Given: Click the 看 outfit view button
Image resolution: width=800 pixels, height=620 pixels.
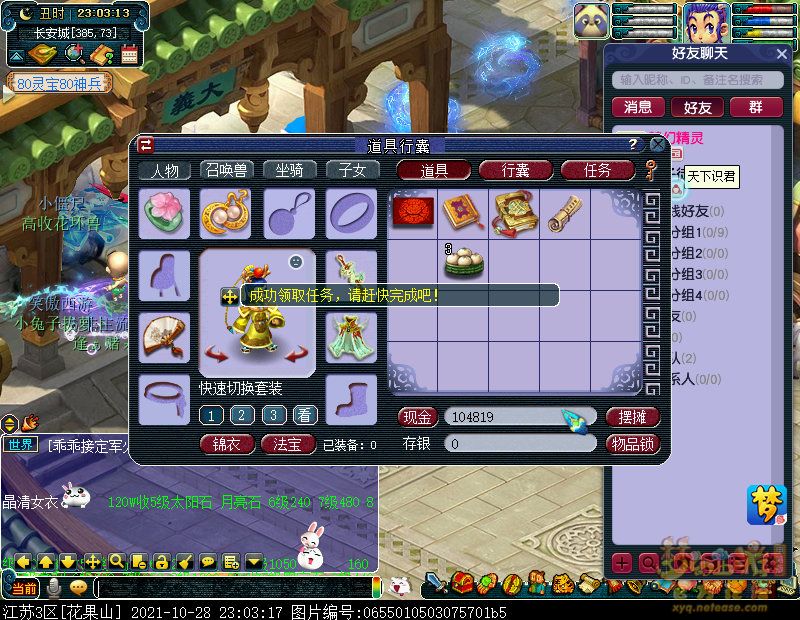Looking at the screenshot, I should coord(305,415).
